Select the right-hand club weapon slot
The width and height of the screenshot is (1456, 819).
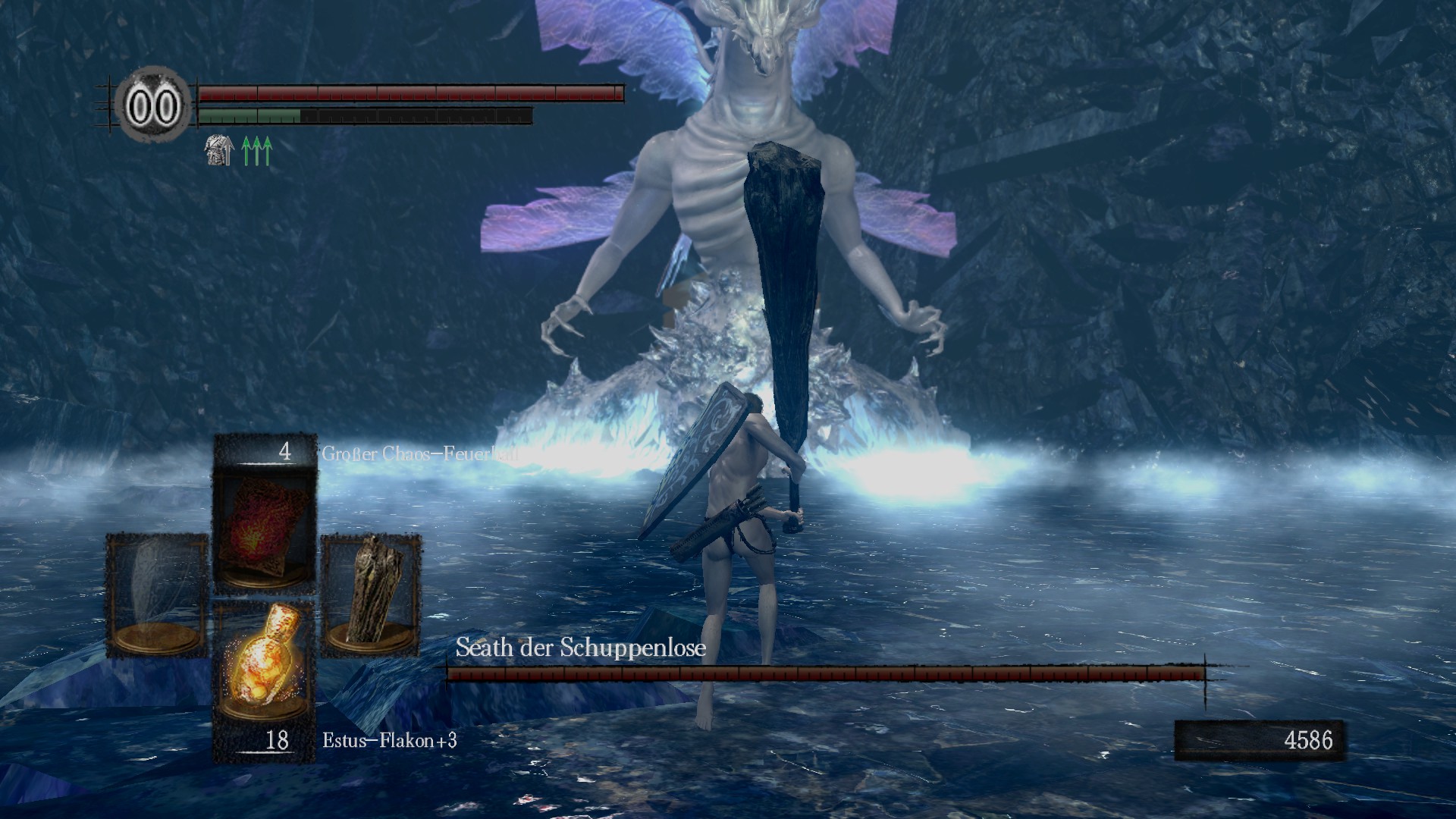pyautogui.click(x=372, y=594)
